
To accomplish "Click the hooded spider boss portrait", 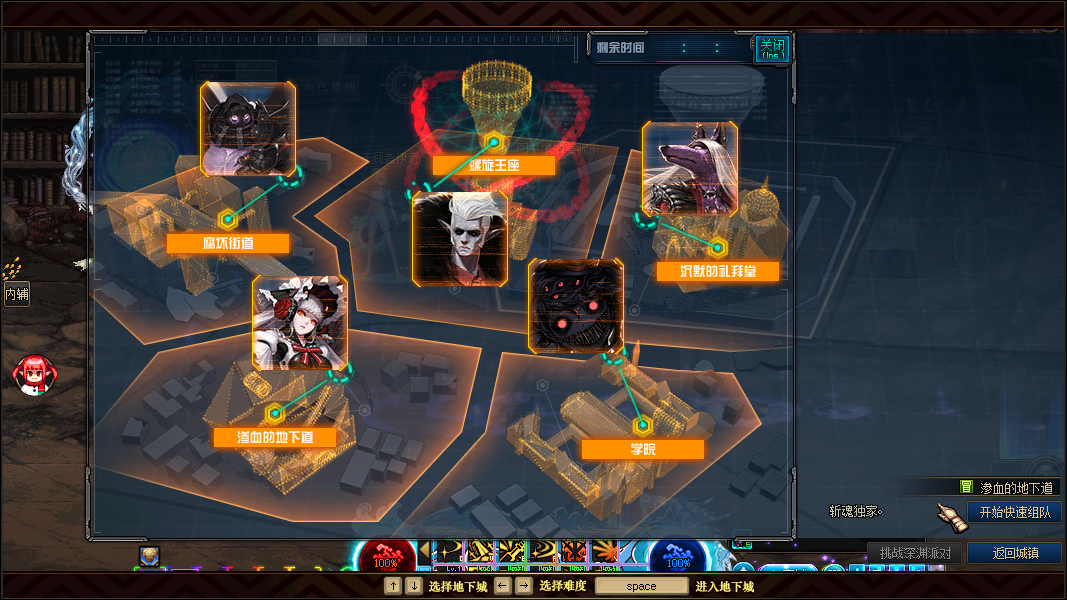I will pos(248,129).
